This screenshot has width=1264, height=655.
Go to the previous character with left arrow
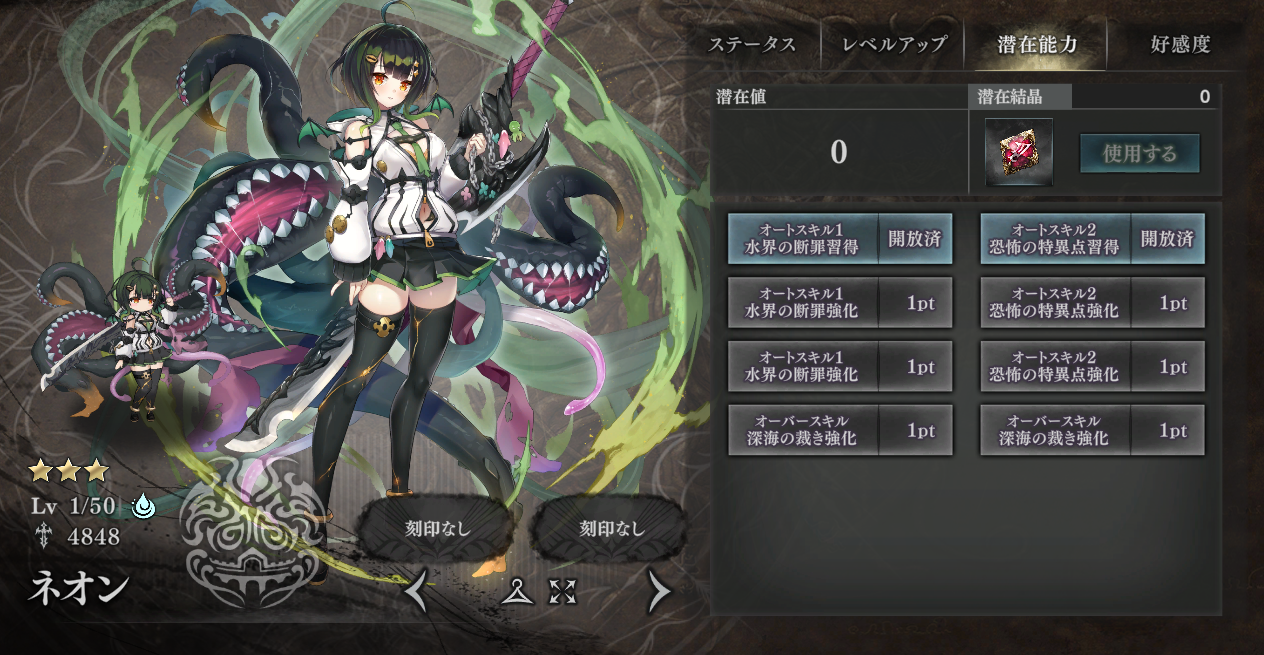[x=417, y=593]
